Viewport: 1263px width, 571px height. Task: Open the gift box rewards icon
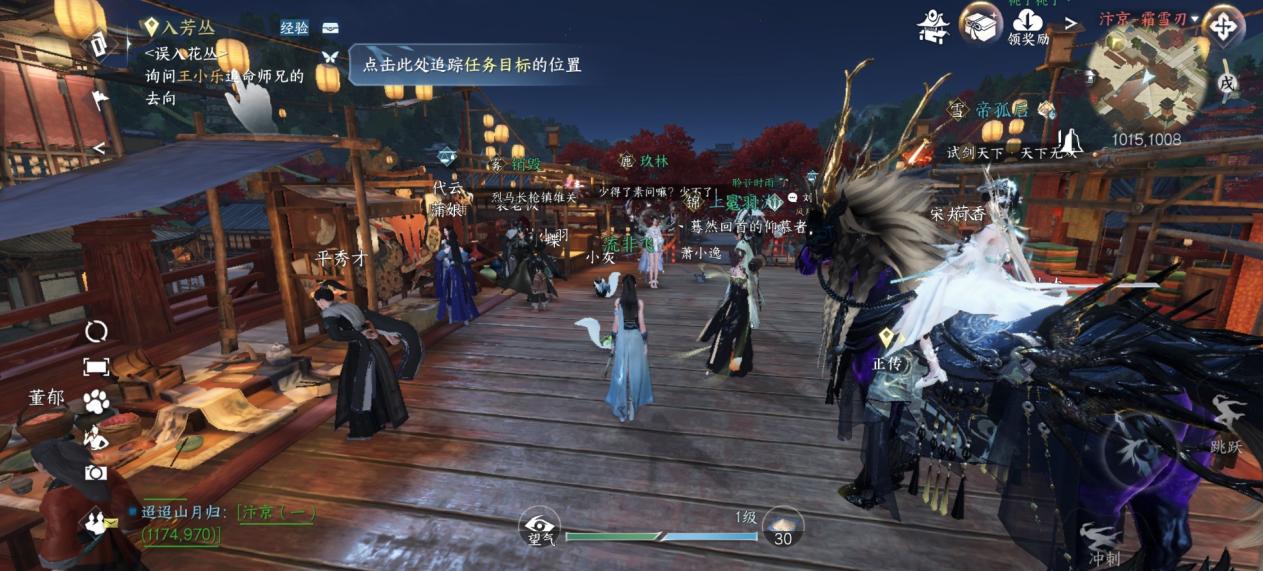click(981, 23)
